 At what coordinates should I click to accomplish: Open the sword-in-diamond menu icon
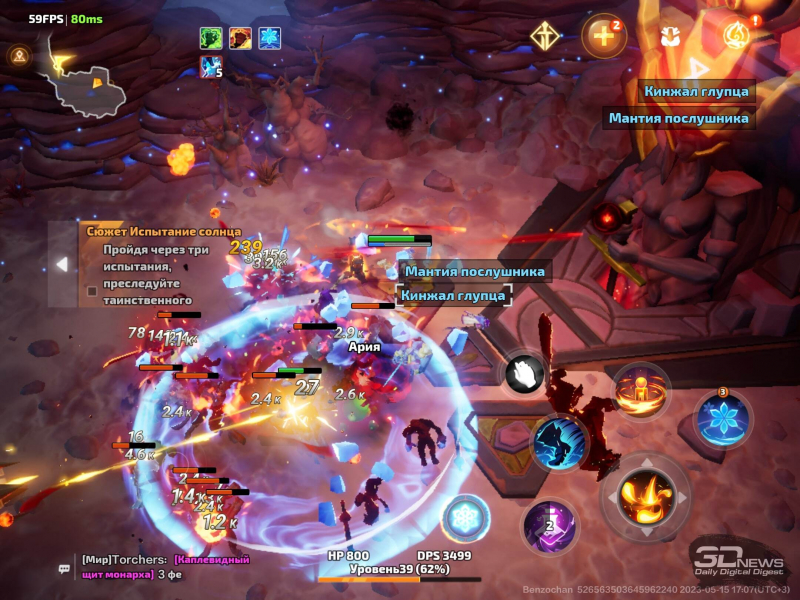545,36
